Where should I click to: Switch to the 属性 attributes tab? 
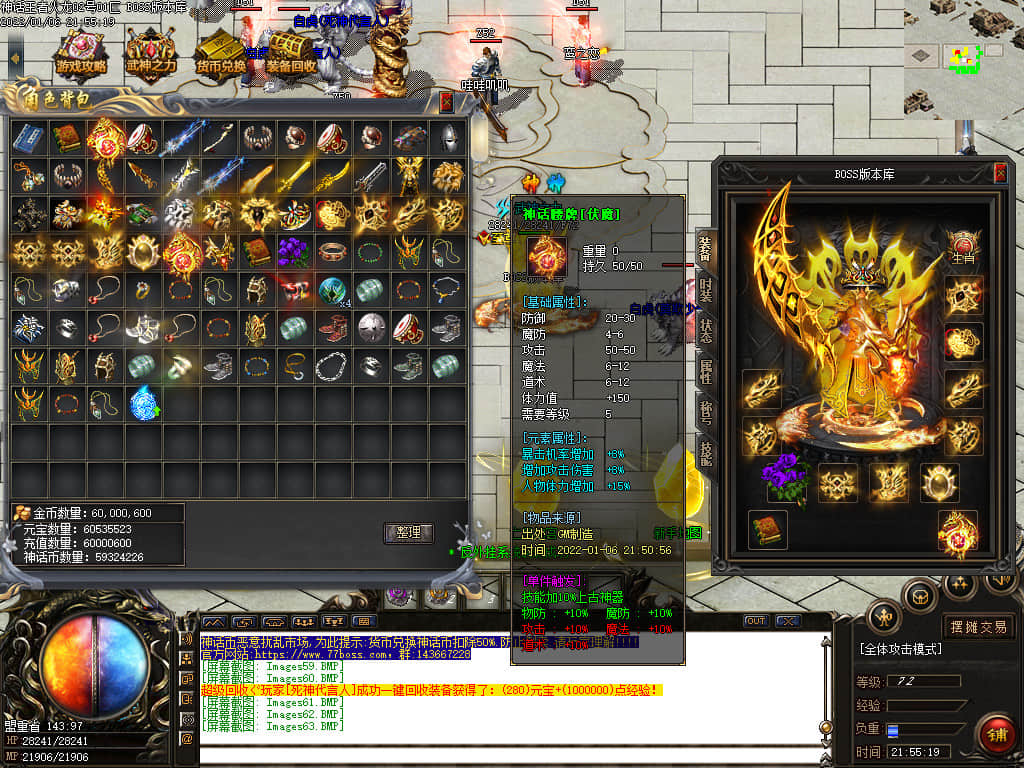point(705,373)
